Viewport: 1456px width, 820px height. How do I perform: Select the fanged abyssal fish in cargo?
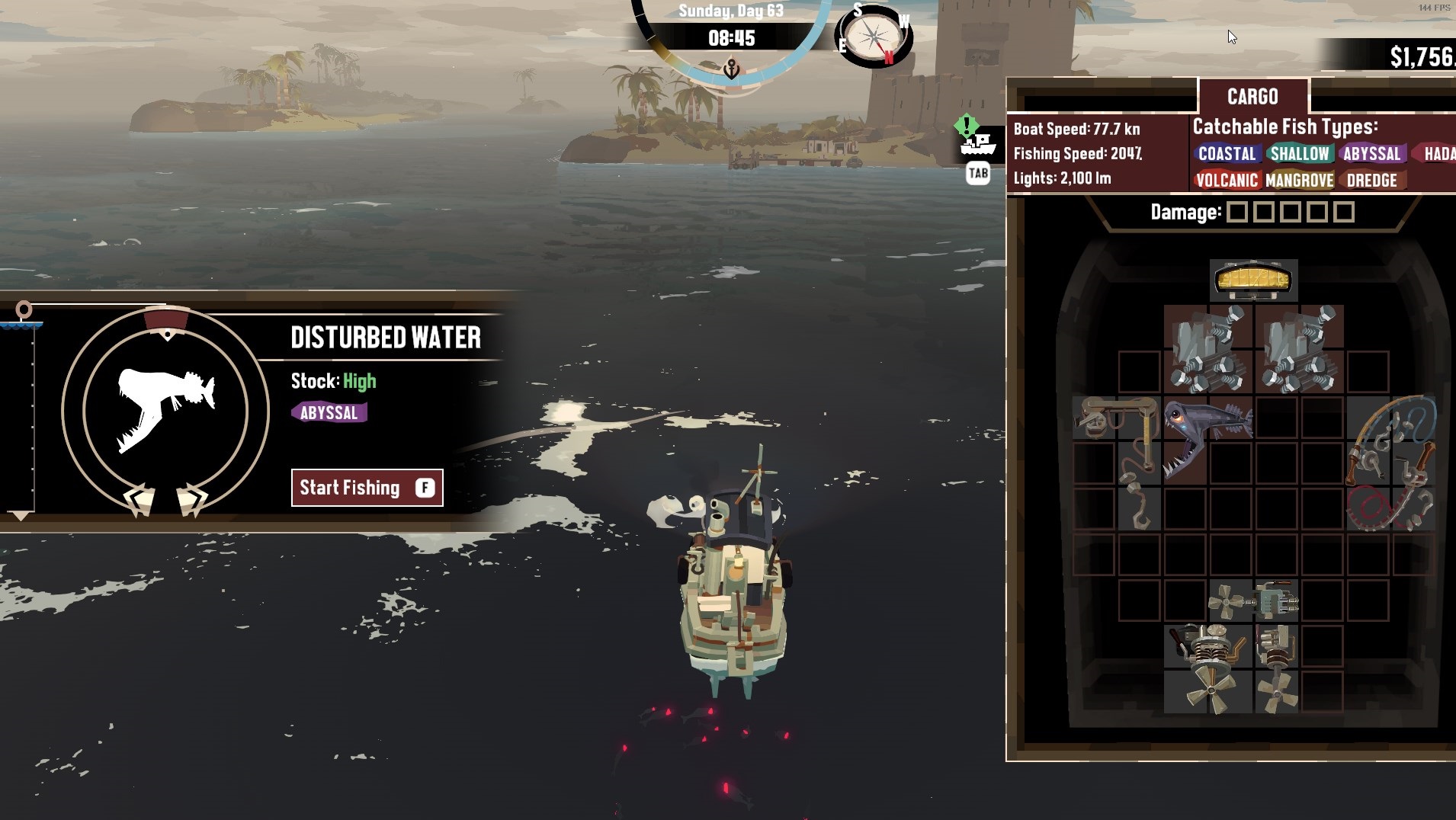click(x=1207, y=436)
